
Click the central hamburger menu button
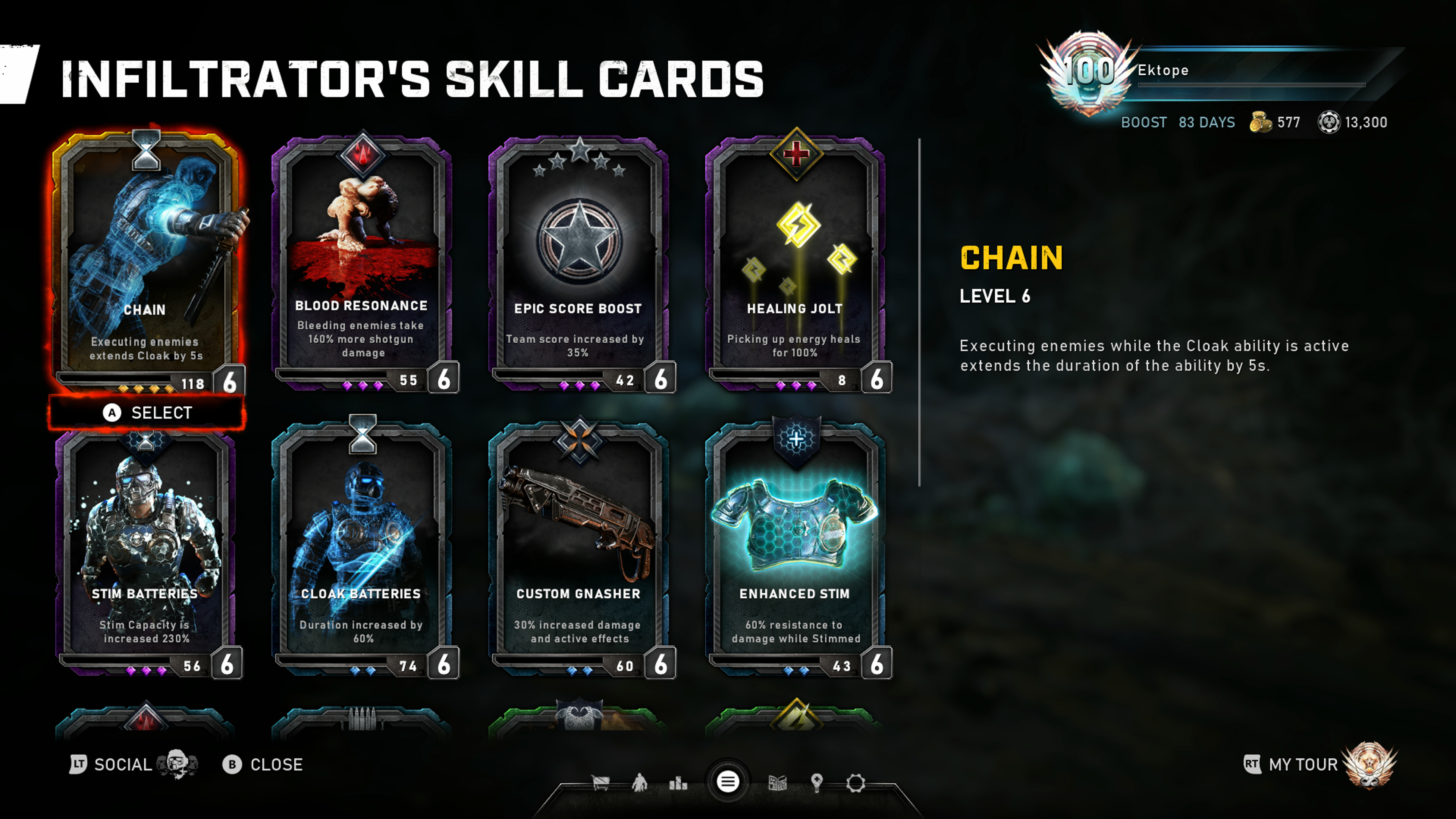(x=728, y=782)
